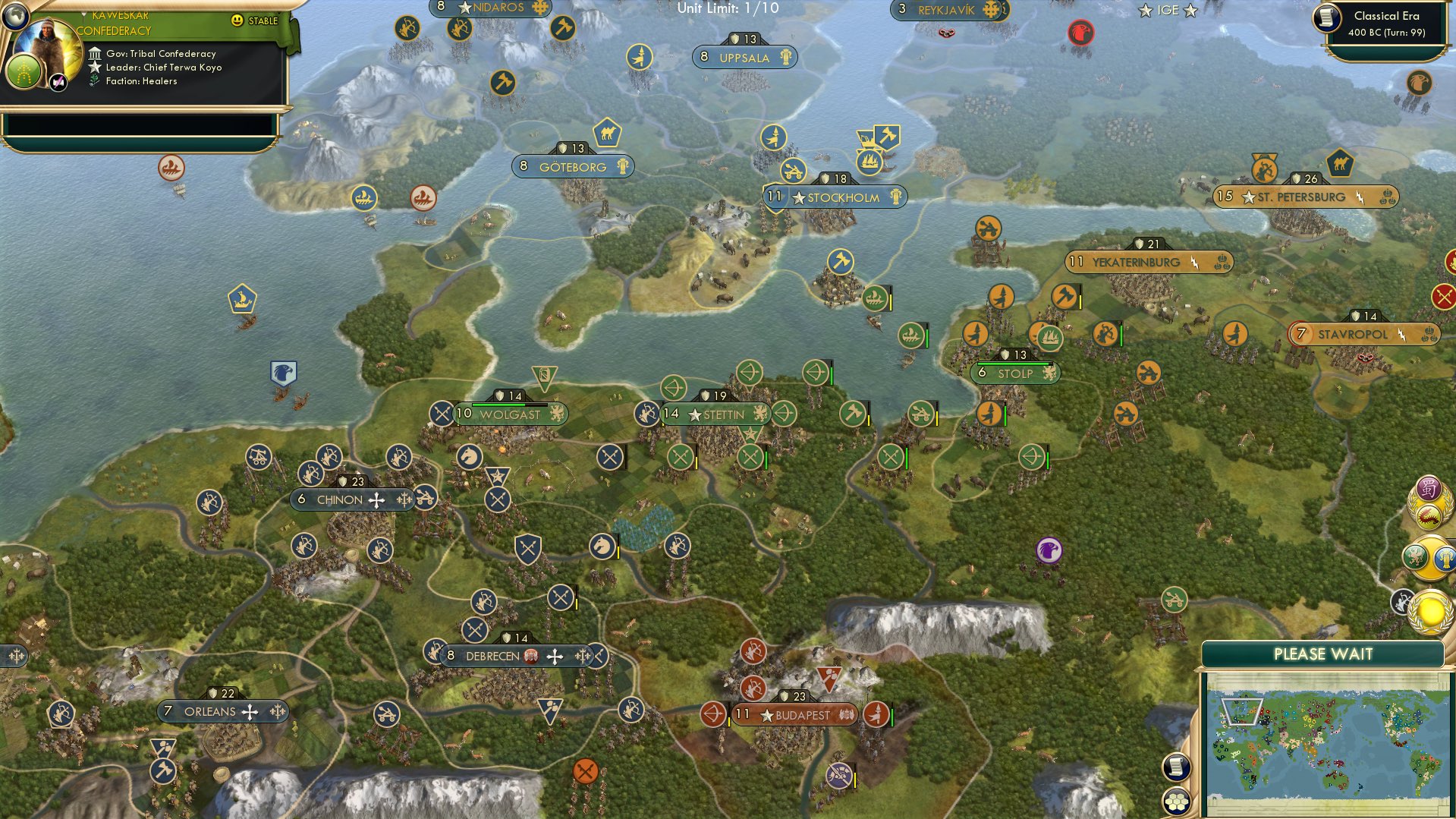Select the blue falcon shield unit near Wolgast
Viewport: 1456px width, 819px height.
[282, 371]
